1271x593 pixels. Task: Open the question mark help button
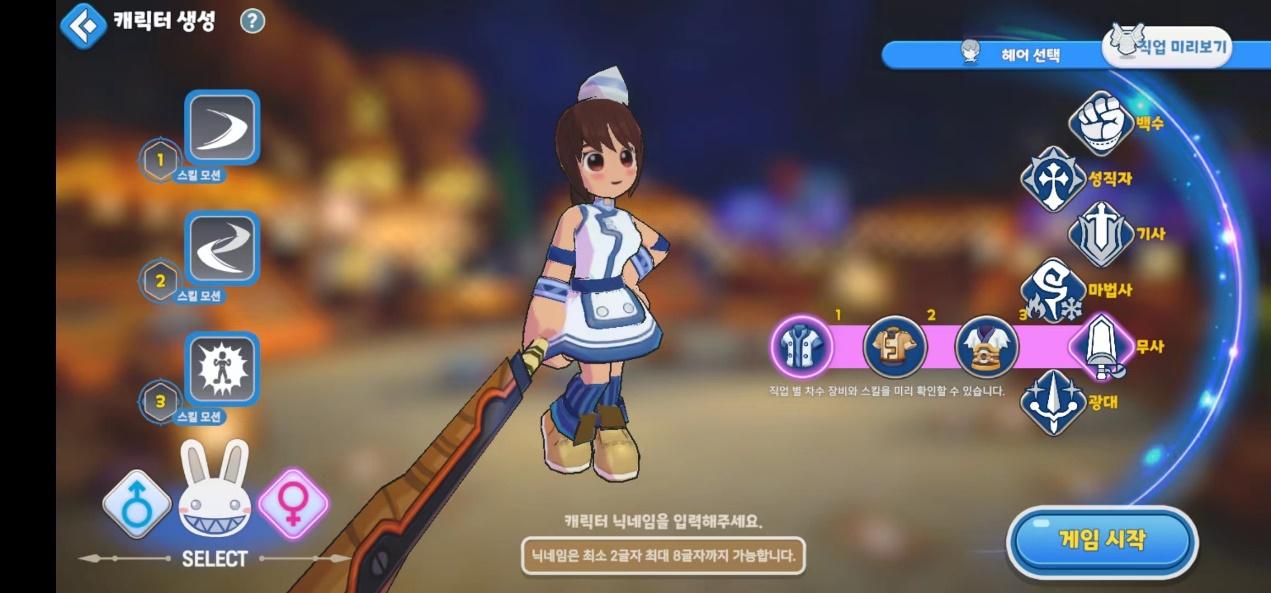point(253,21)
